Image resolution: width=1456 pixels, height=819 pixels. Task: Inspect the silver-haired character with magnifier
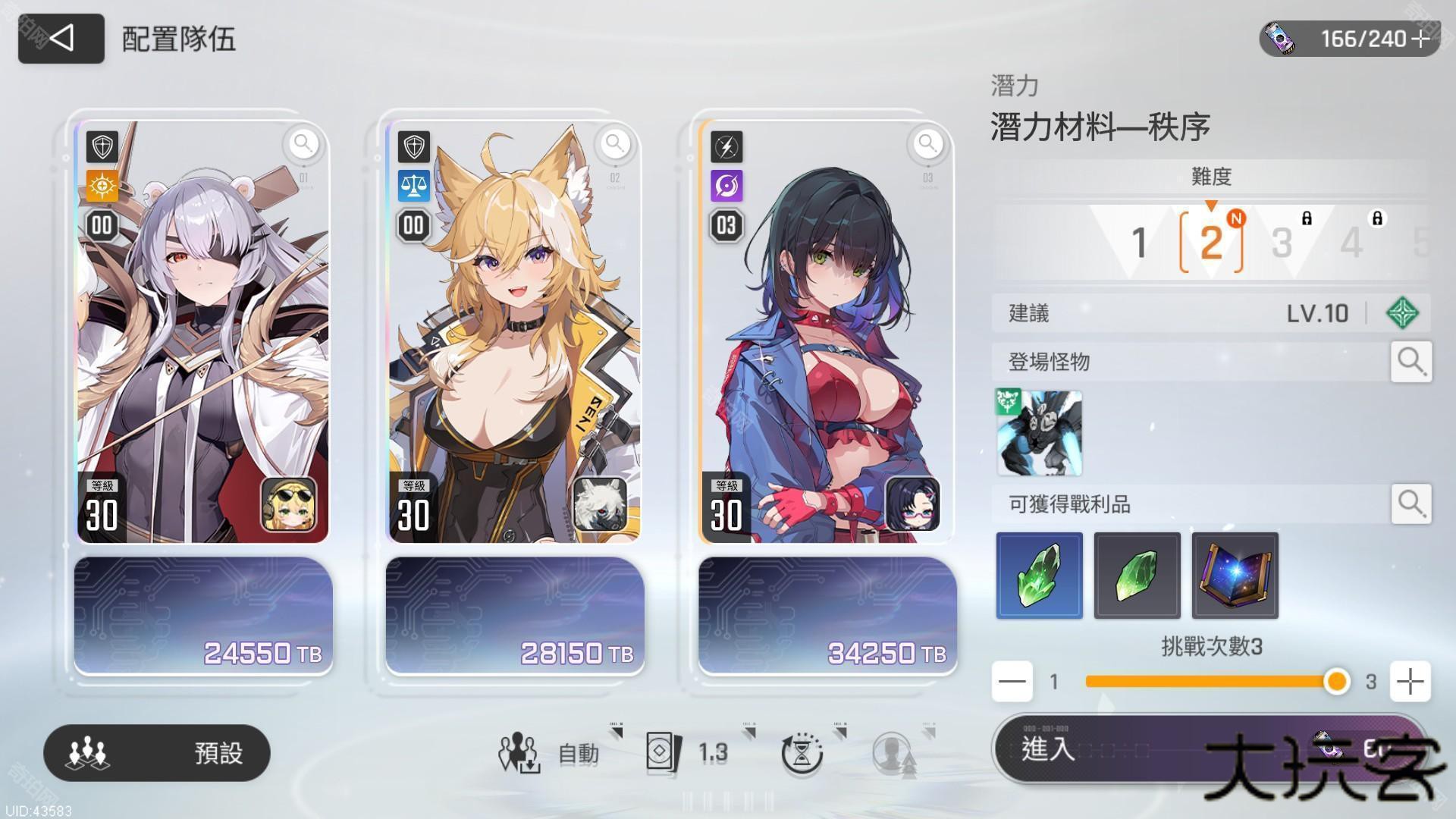(303, 143)
